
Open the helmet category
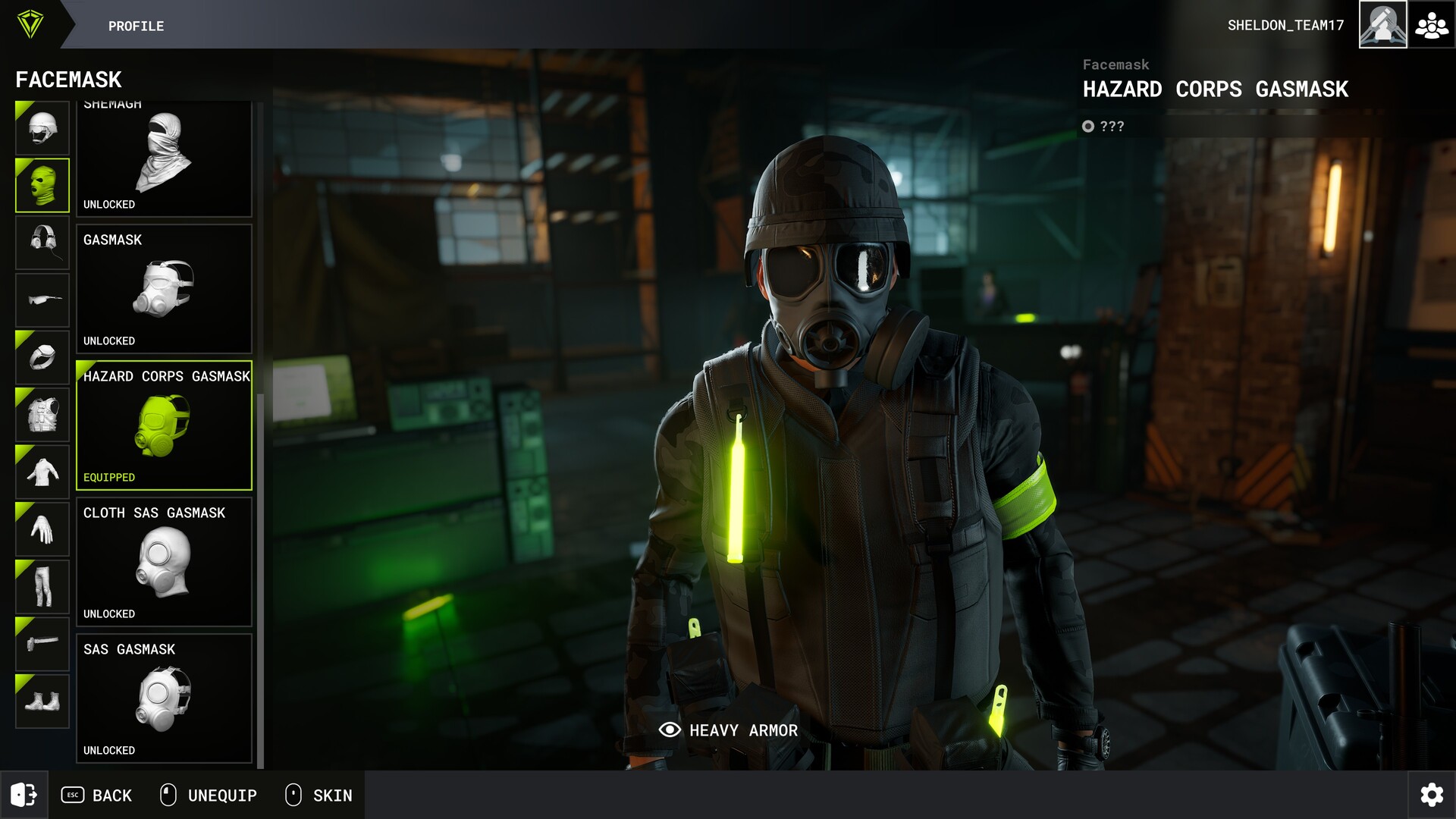point(42,128)
